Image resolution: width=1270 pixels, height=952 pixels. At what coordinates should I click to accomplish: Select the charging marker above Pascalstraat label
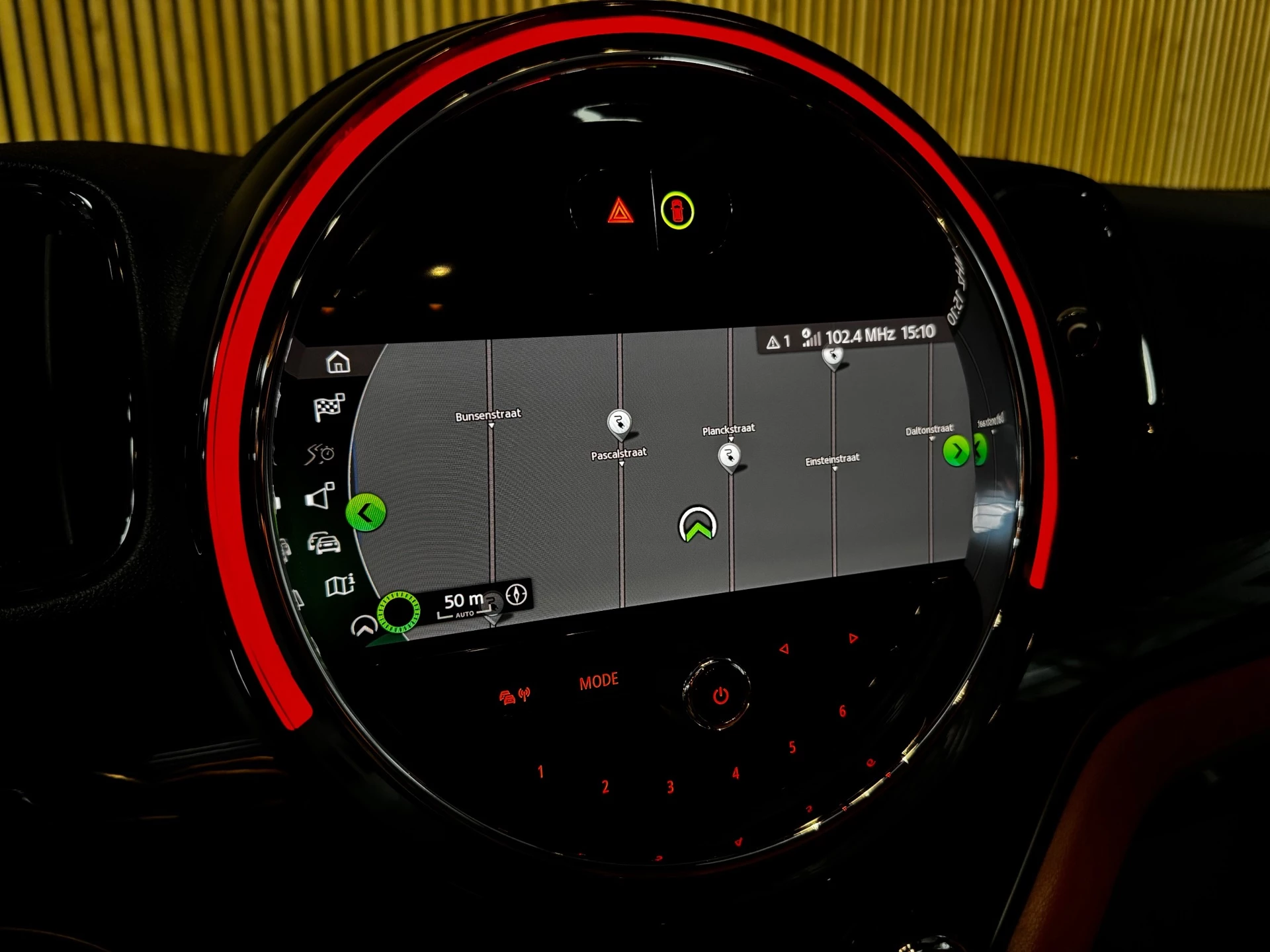point(619,423)
